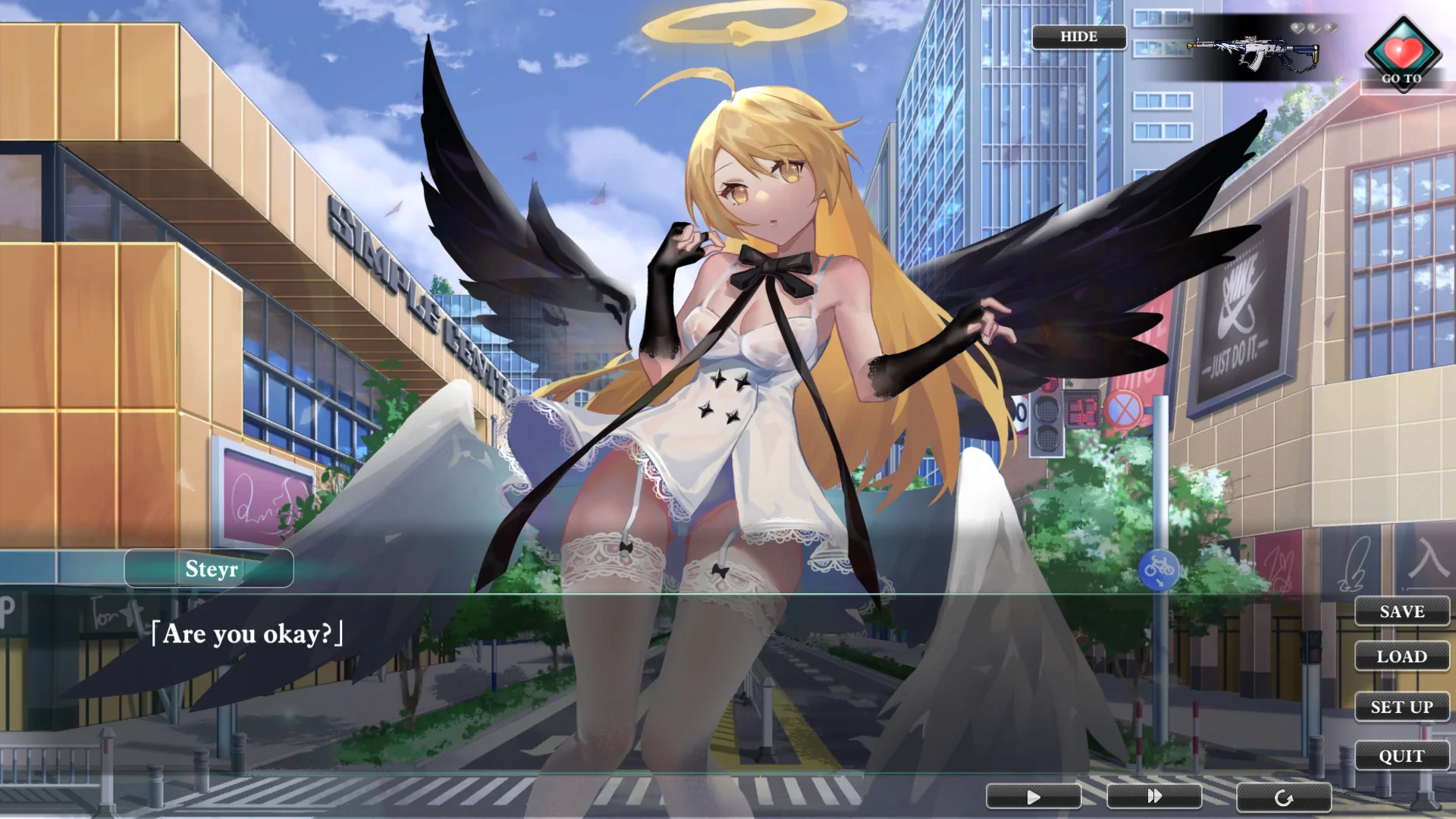Click the SAVE button
The width and height of the screenshot is (1456, 819).
pos(1401,611)
